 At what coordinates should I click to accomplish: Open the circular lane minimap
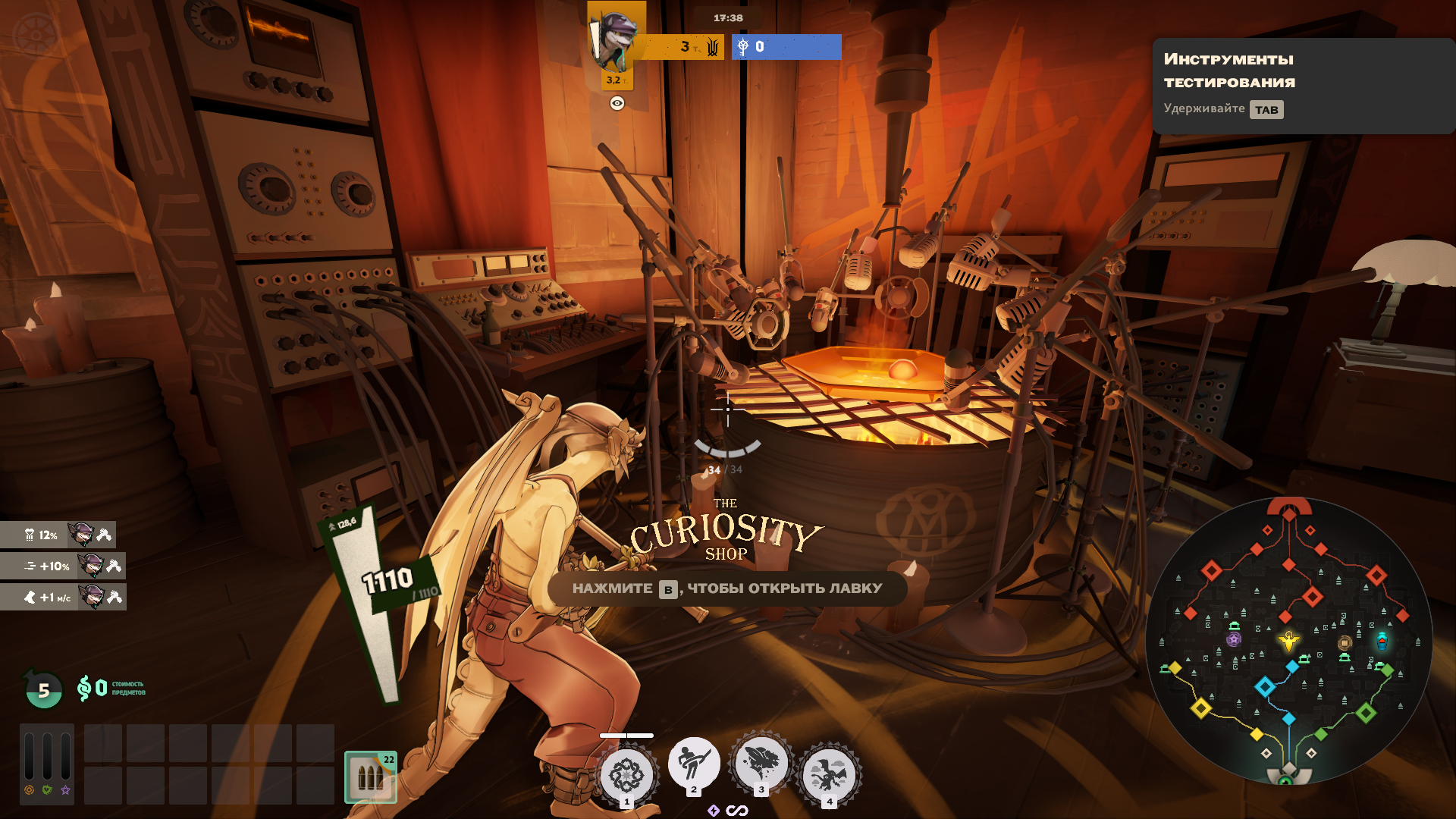coord(1288,642)
